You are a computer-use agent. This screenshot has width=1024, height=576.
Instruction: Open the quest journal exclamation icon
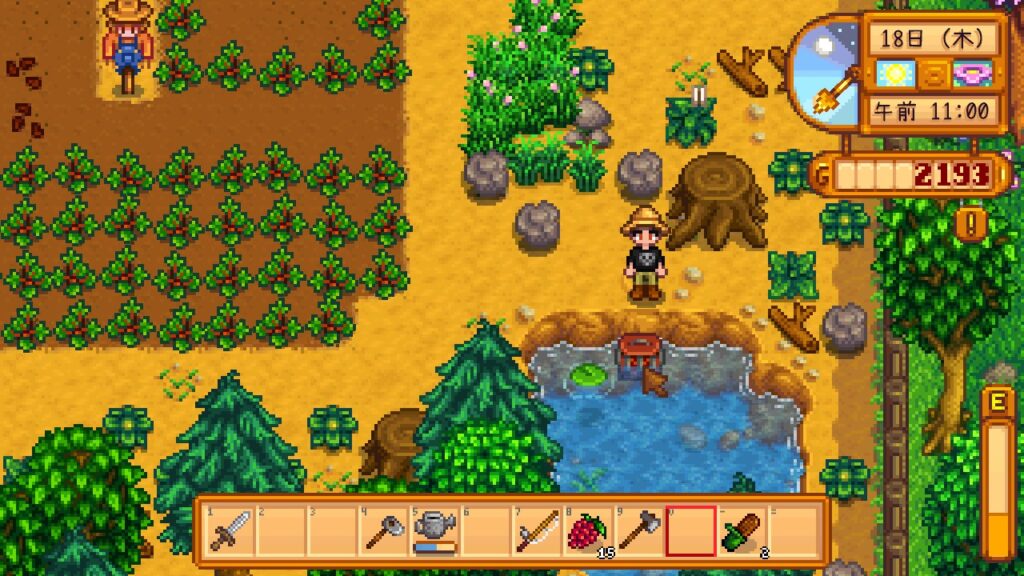coord(968,221)
